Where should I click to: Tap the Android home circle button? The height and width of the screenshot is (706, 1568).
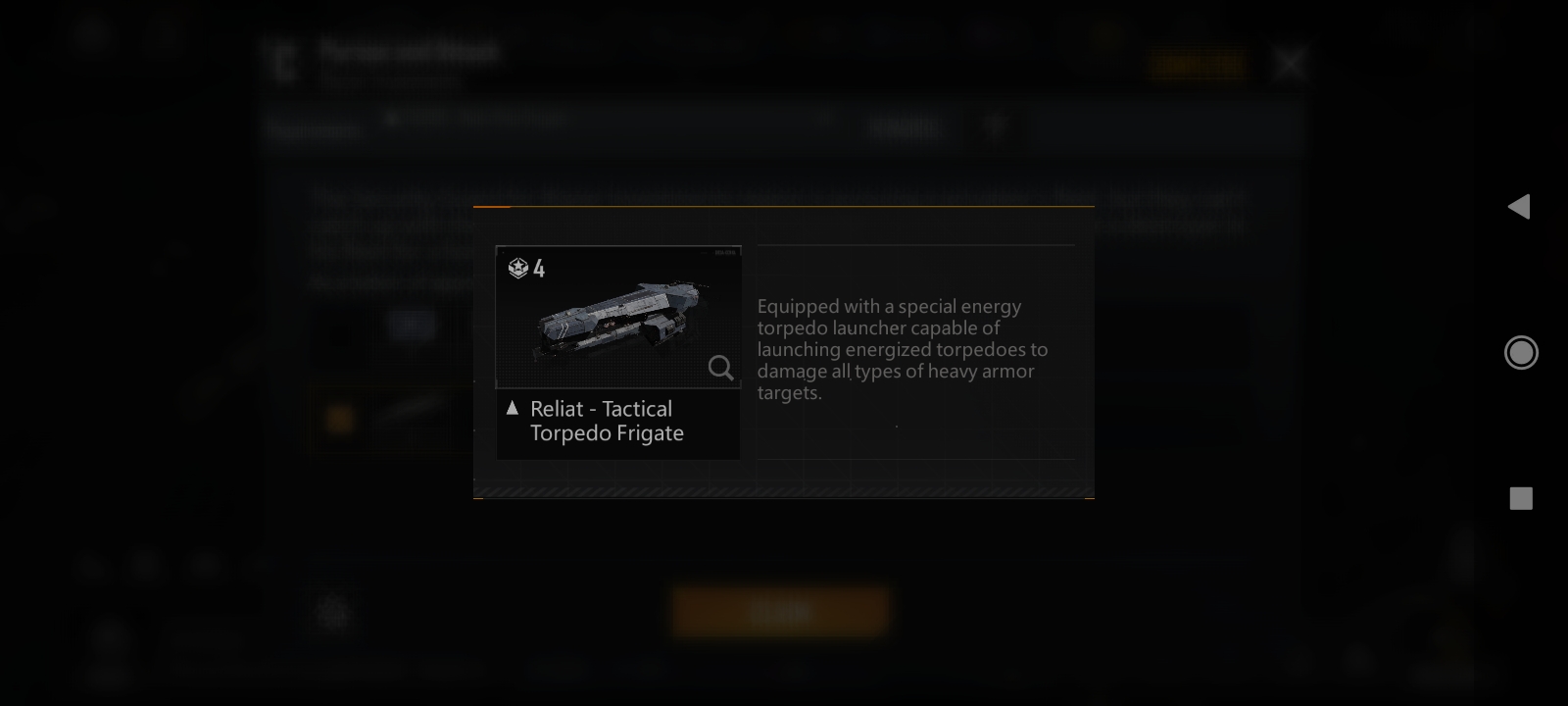1521,352
